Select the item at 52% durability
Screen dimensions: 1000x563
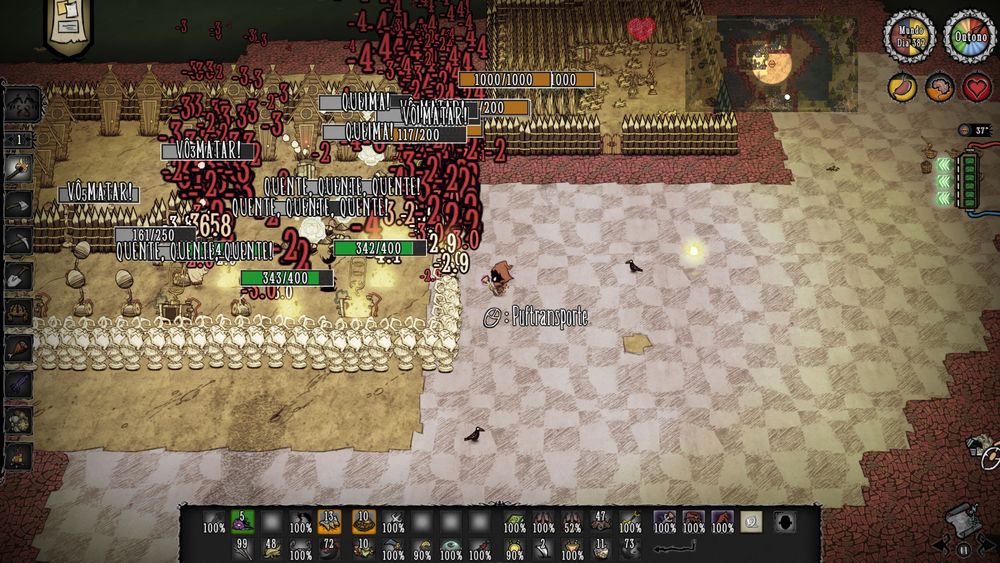click(572, 521)
